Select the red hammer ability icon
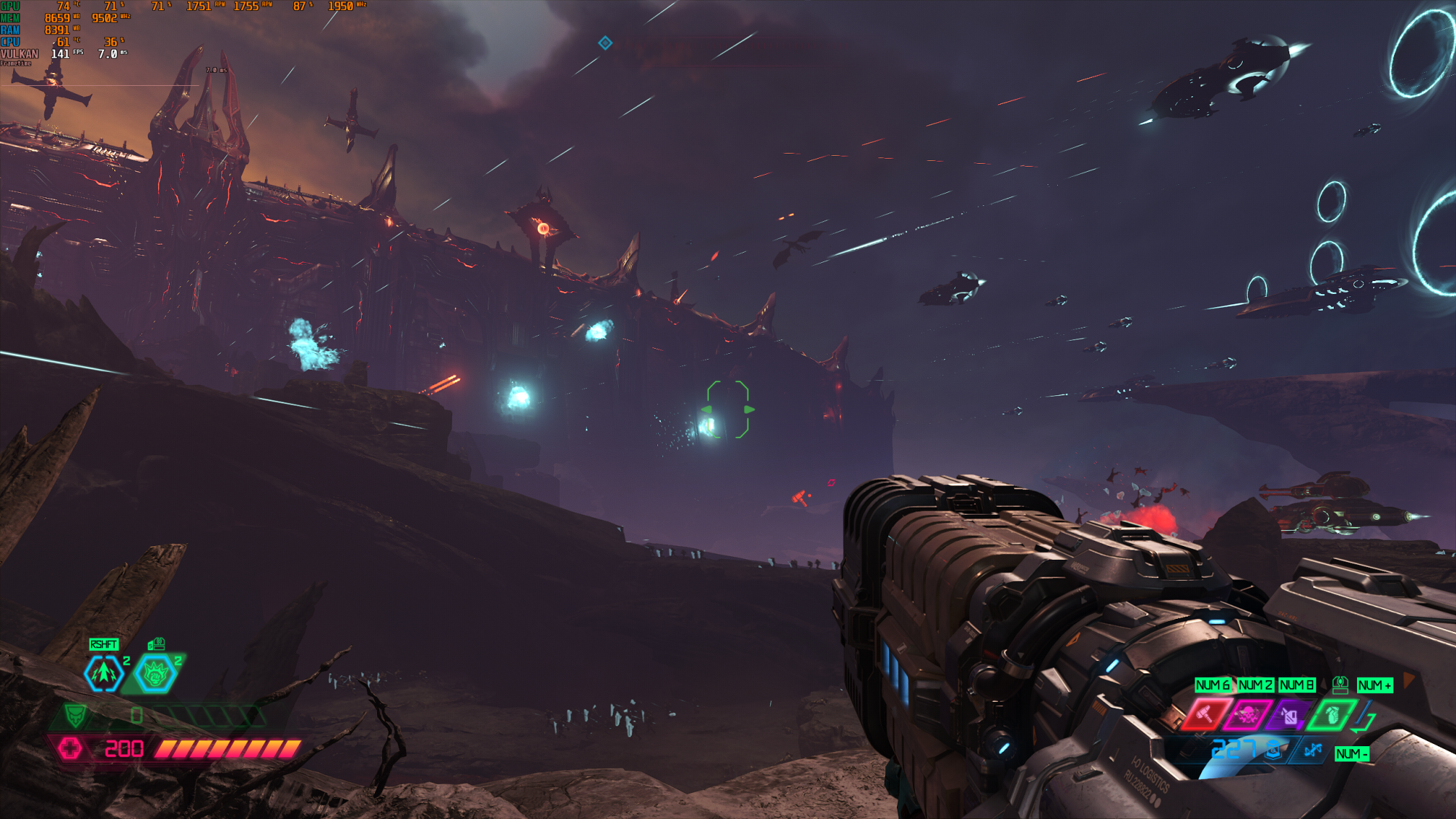 click(x=1205, y=714)
